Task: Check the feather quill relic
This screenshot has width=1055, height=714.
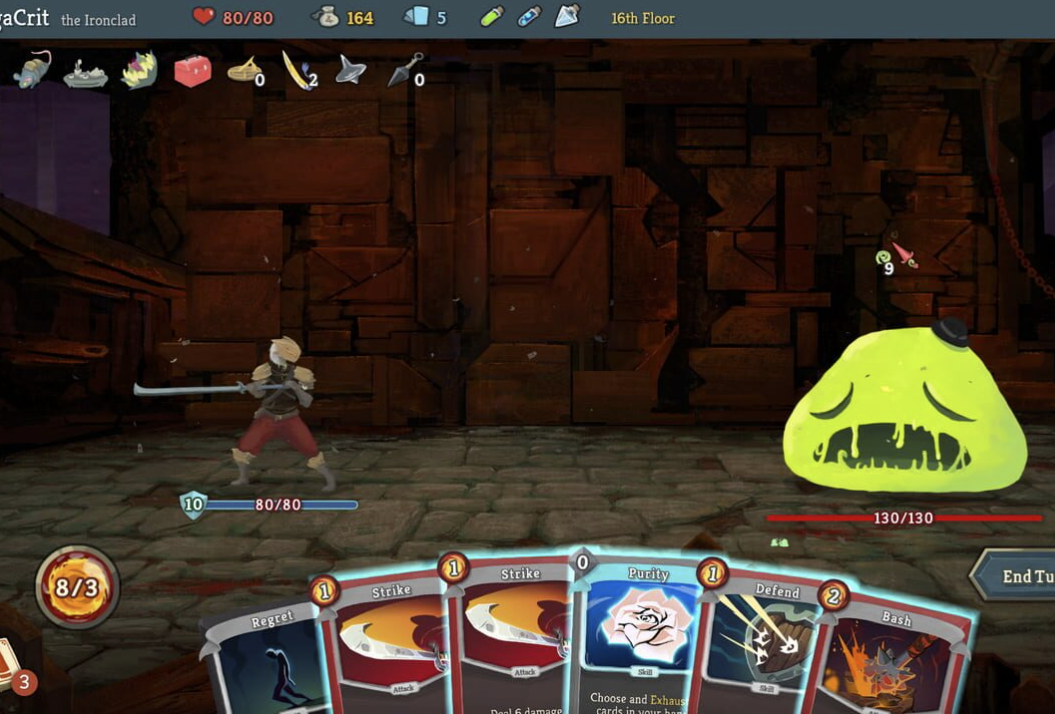Action: coord(297,70)
